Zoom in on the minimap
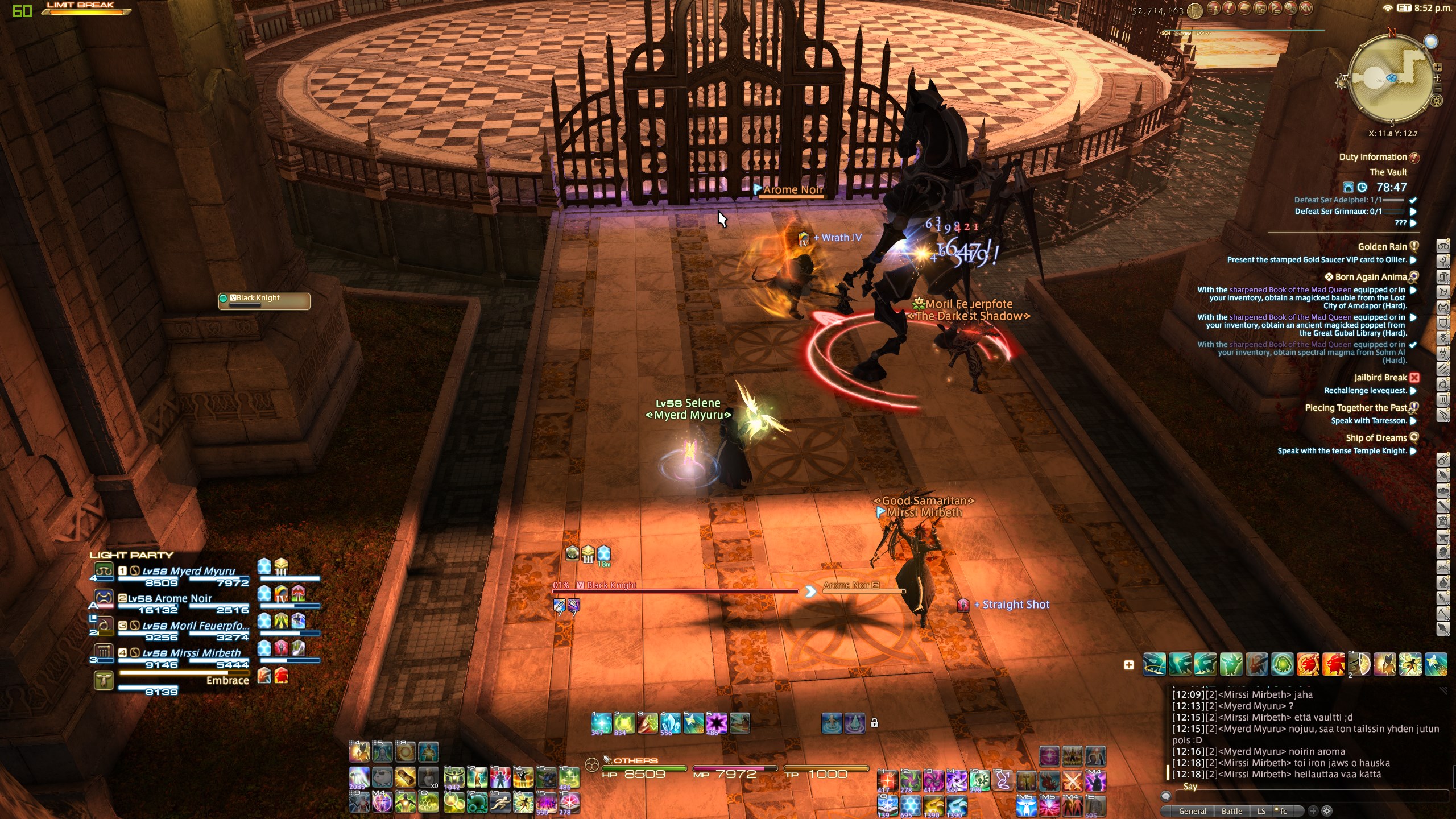 pyautogui.click(x=1438, y=67)
